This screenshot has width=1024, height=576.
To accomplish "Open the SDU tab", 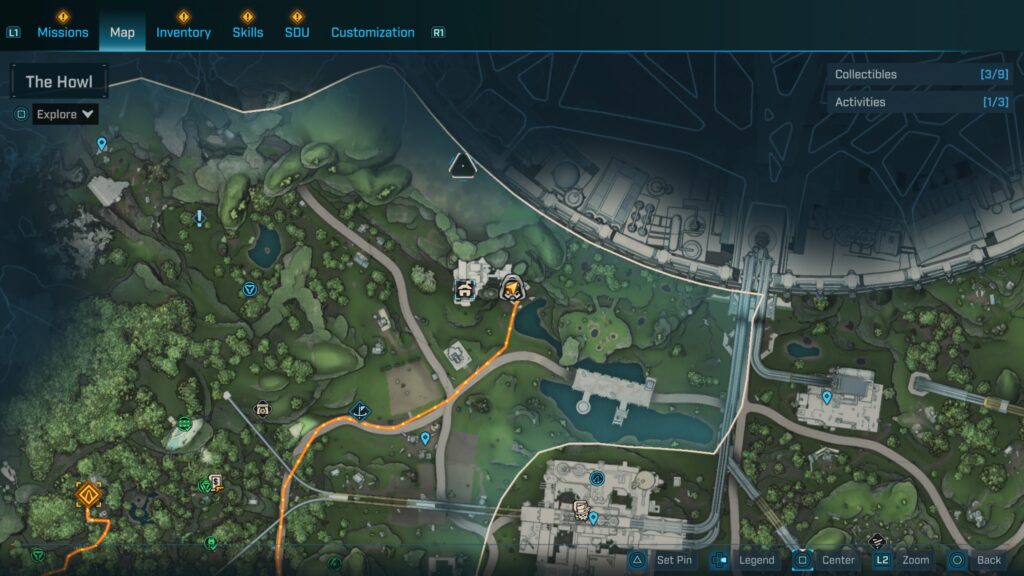I will point(297,32).
